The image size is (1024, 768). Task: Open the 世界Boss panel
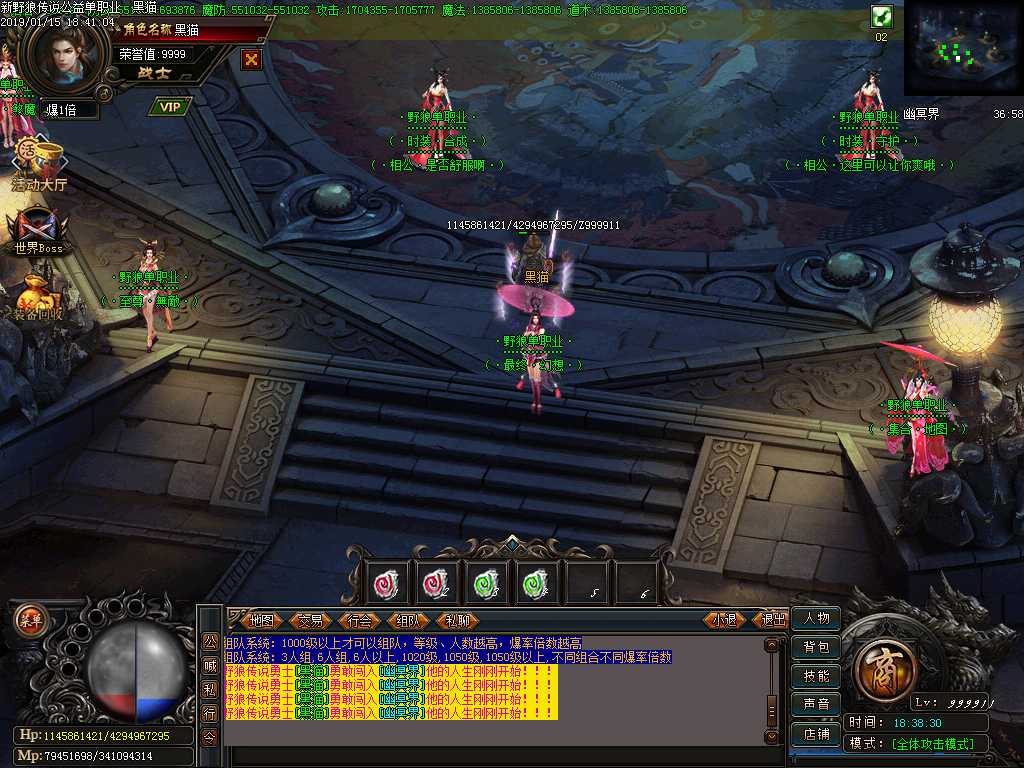coord(38,230)
